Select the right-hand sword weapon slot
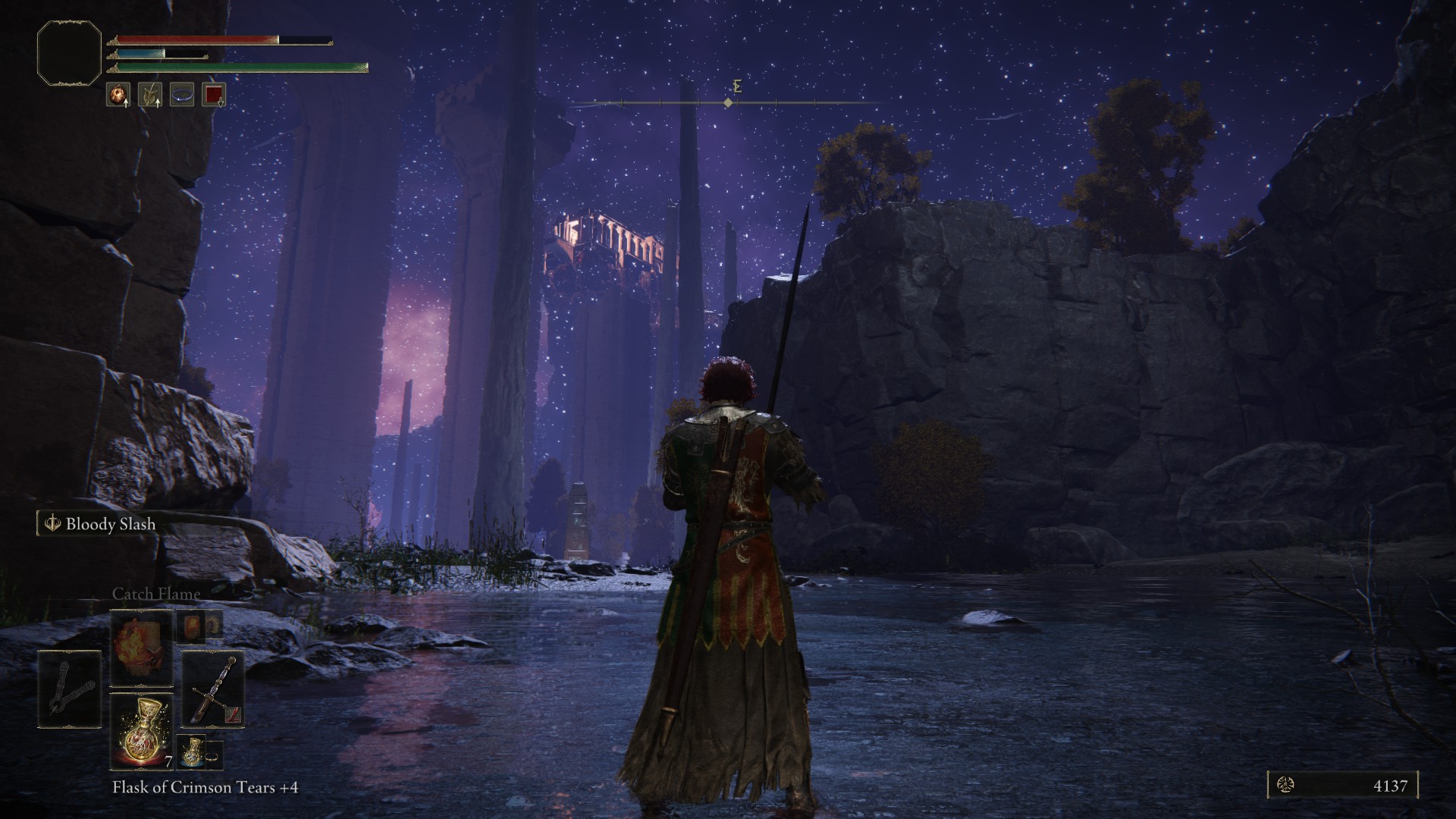 [212, 689]
